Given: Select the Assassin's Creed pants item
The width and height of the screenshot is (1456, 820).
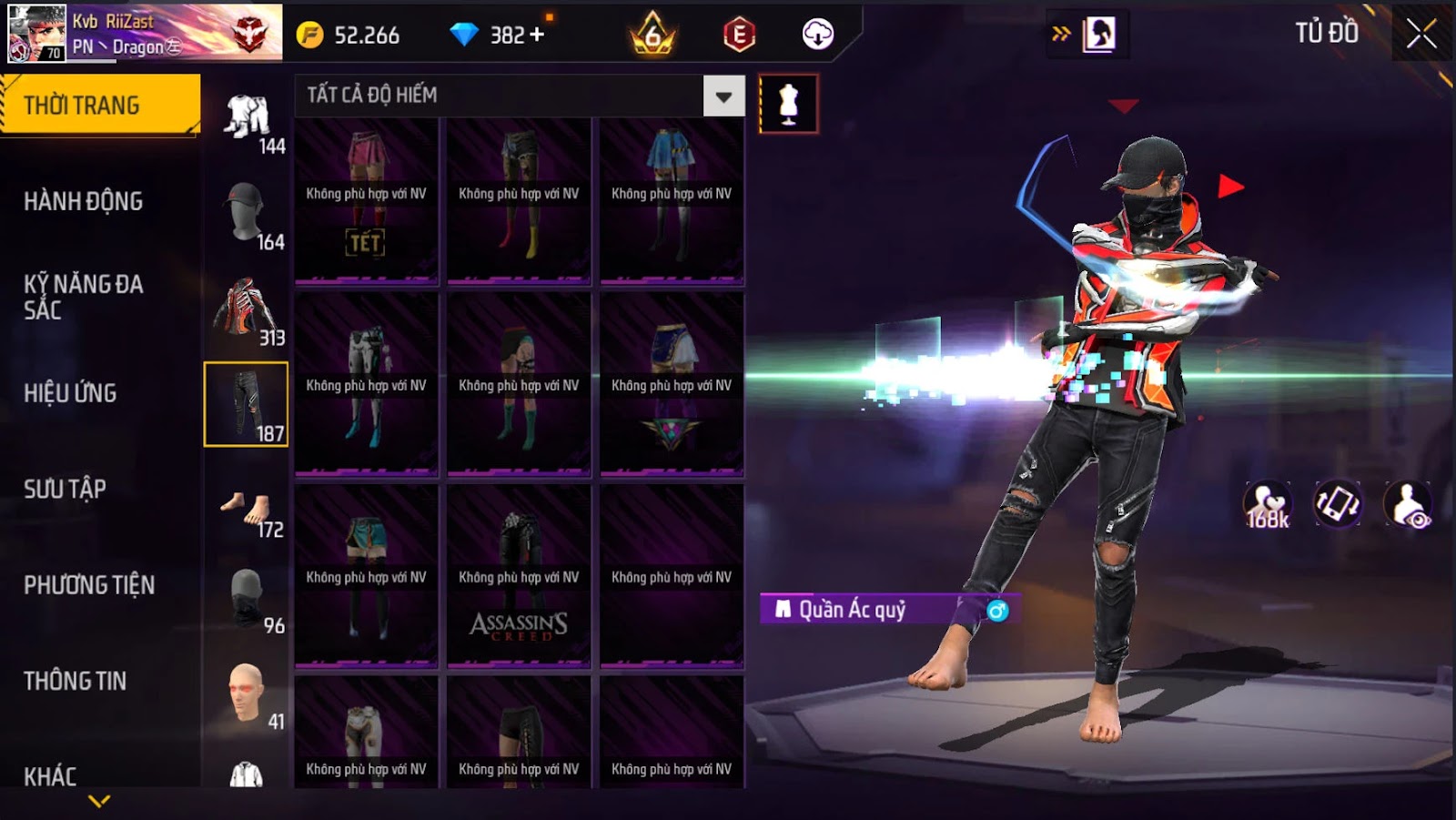Looking at the screenshot, I should (519, 575).
